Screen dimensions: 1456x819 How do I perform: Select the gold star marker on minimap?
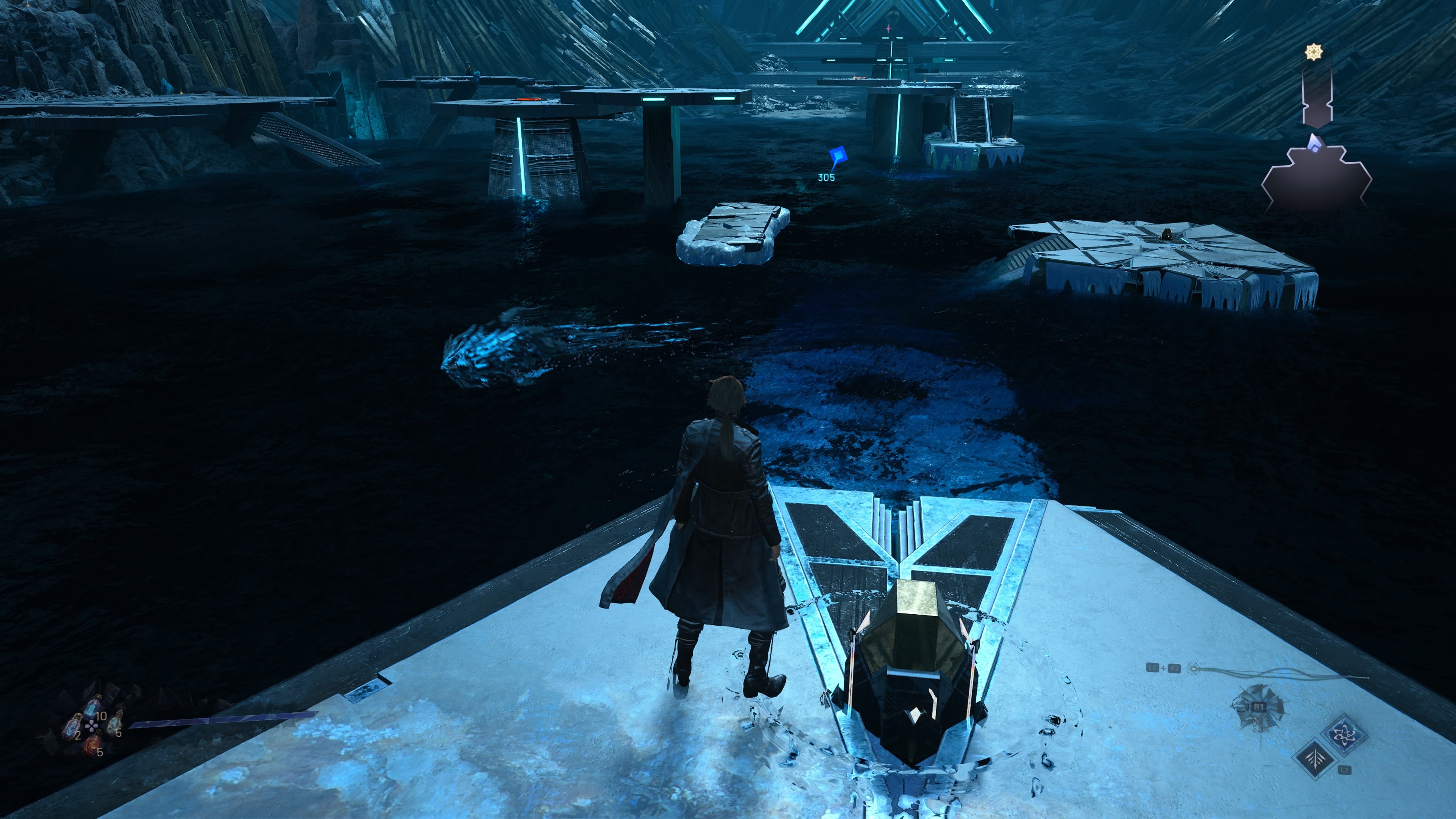tap(1313, 53)
